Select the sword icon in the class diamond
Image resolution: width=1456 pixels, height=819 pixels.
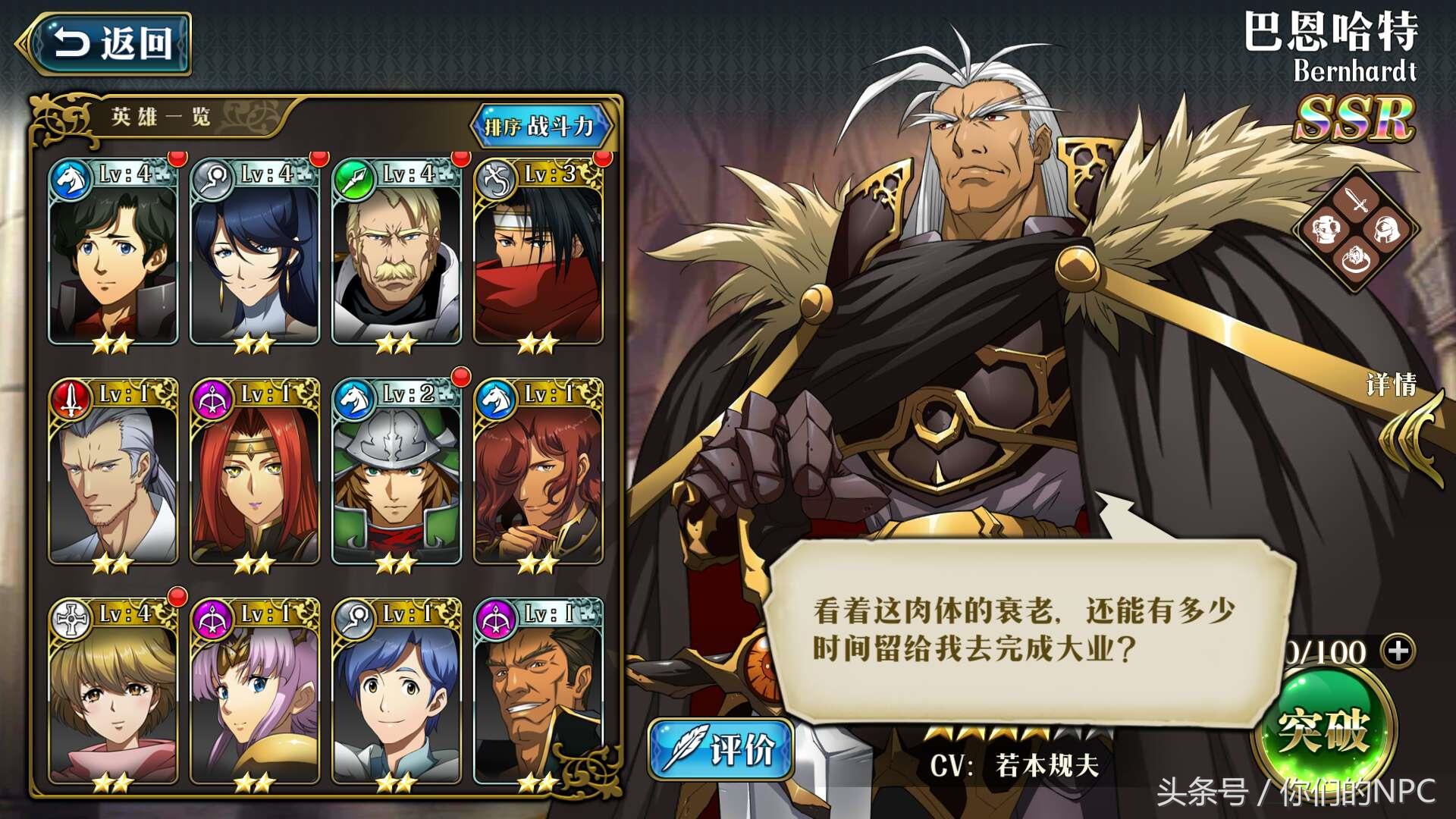pos(1355,200)
